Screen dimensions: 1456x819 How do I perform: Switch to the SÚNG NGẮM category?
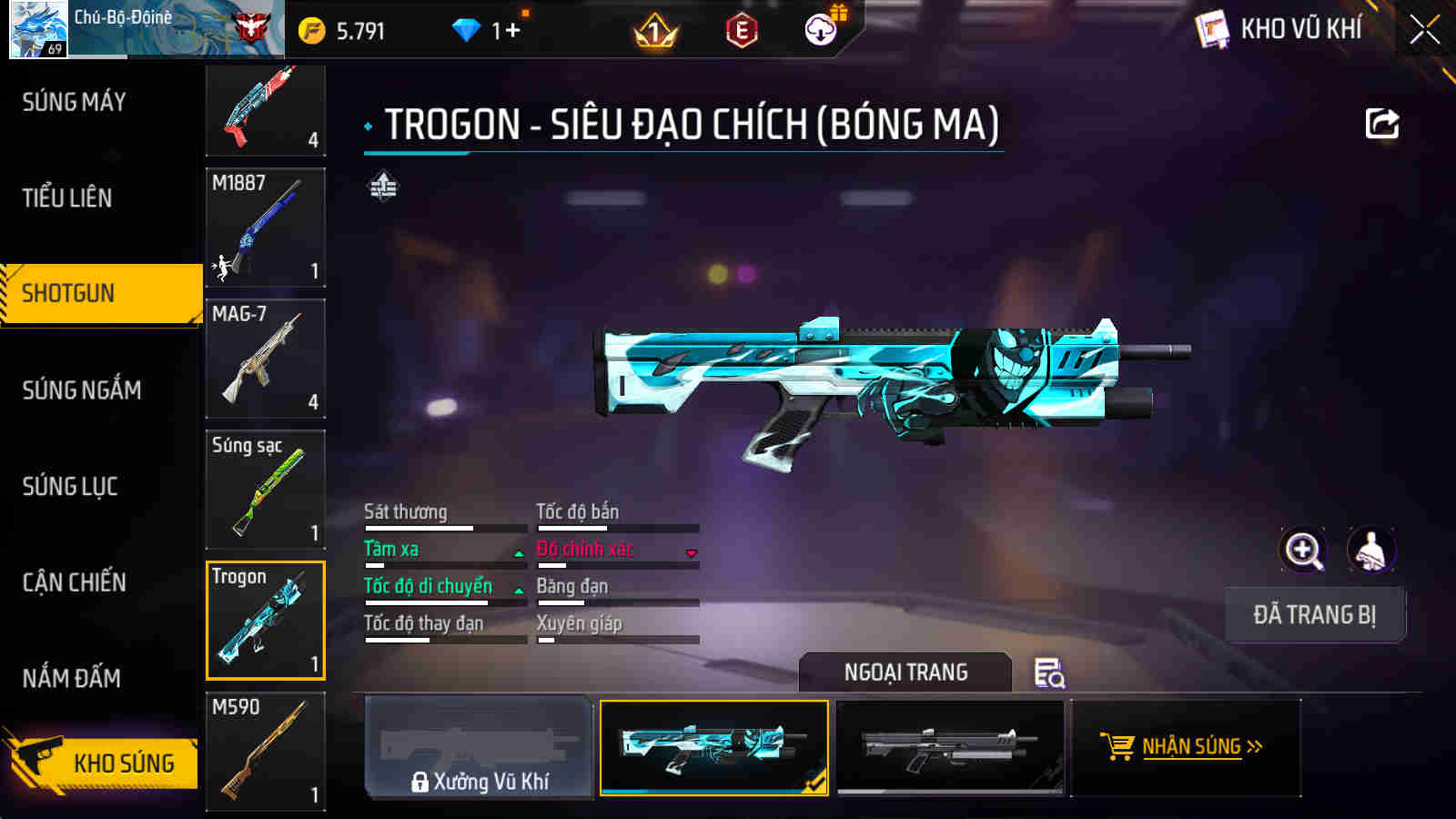[x=77, y=391]
